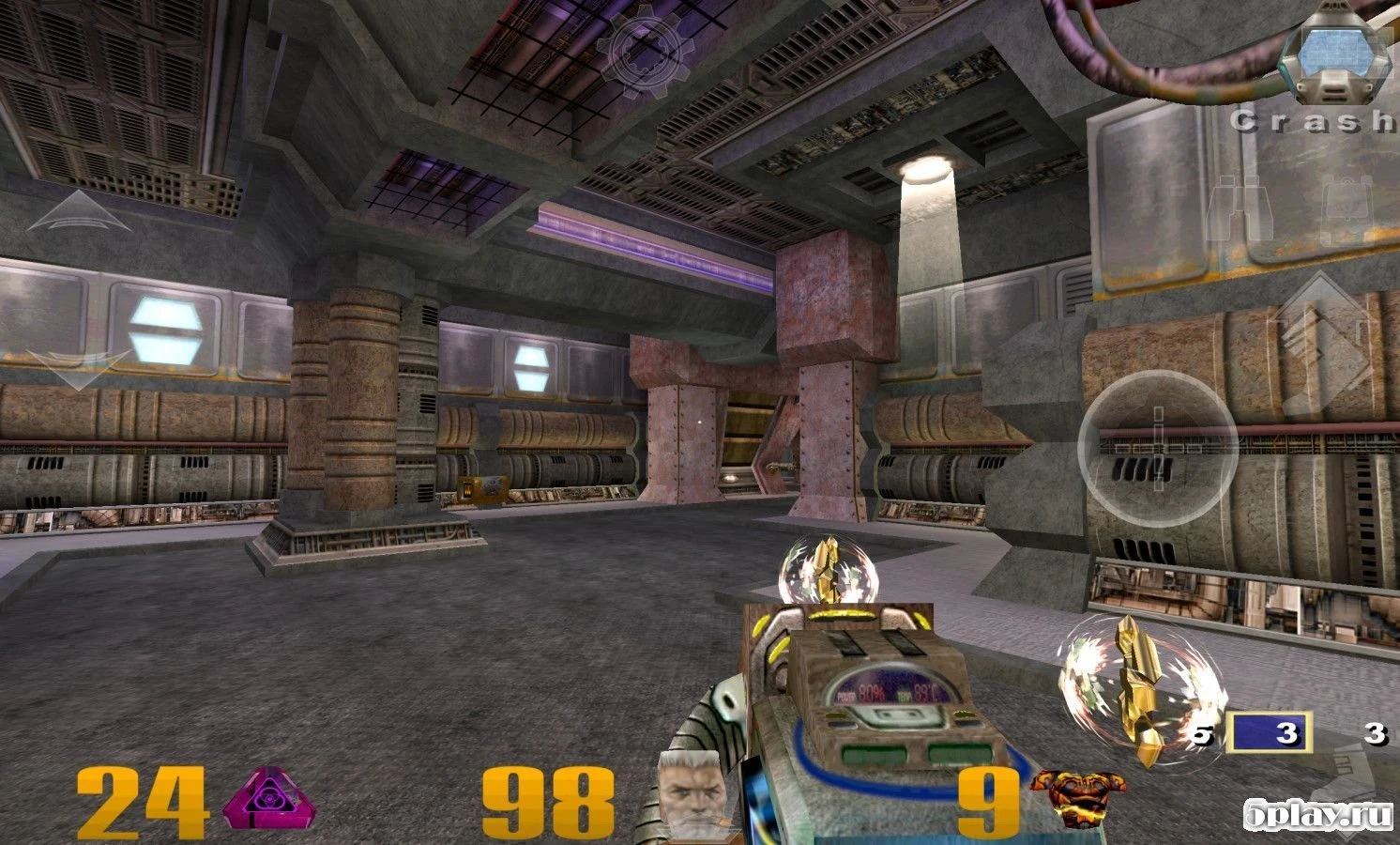The height and width of the screenshot is (845, 1400).
Task: Tap the player face status avatar
Action: [692, 794]
